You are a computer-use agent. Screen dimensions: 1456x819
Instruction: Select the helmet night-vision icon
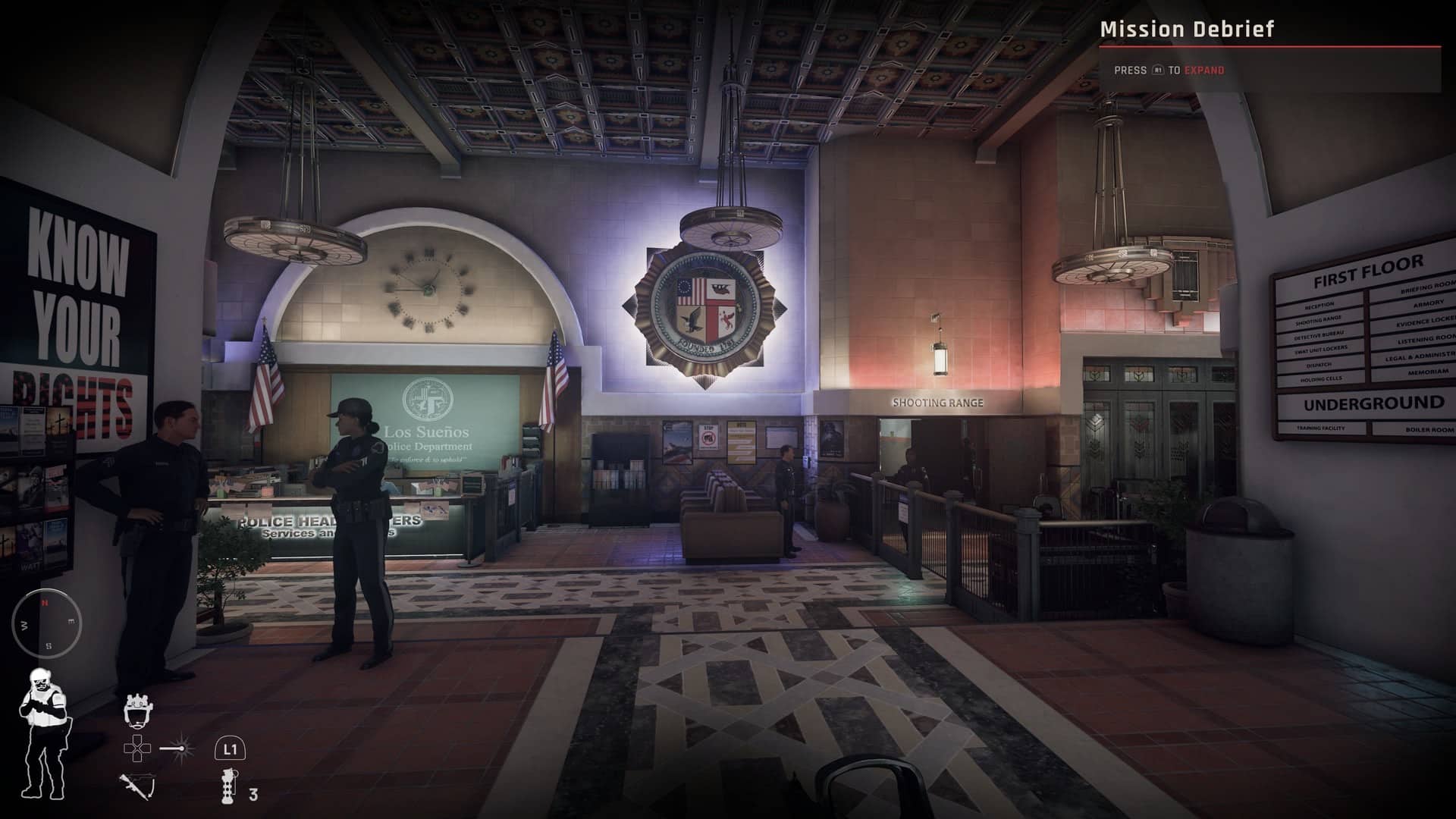(136, 710)
